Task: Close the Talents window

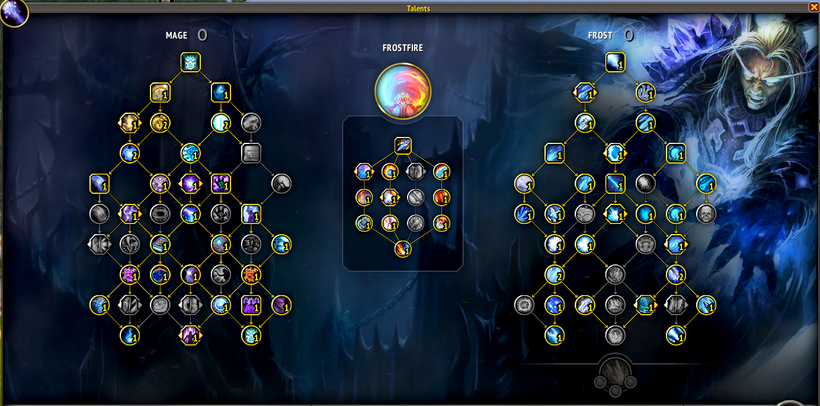Action: [813, 7]
